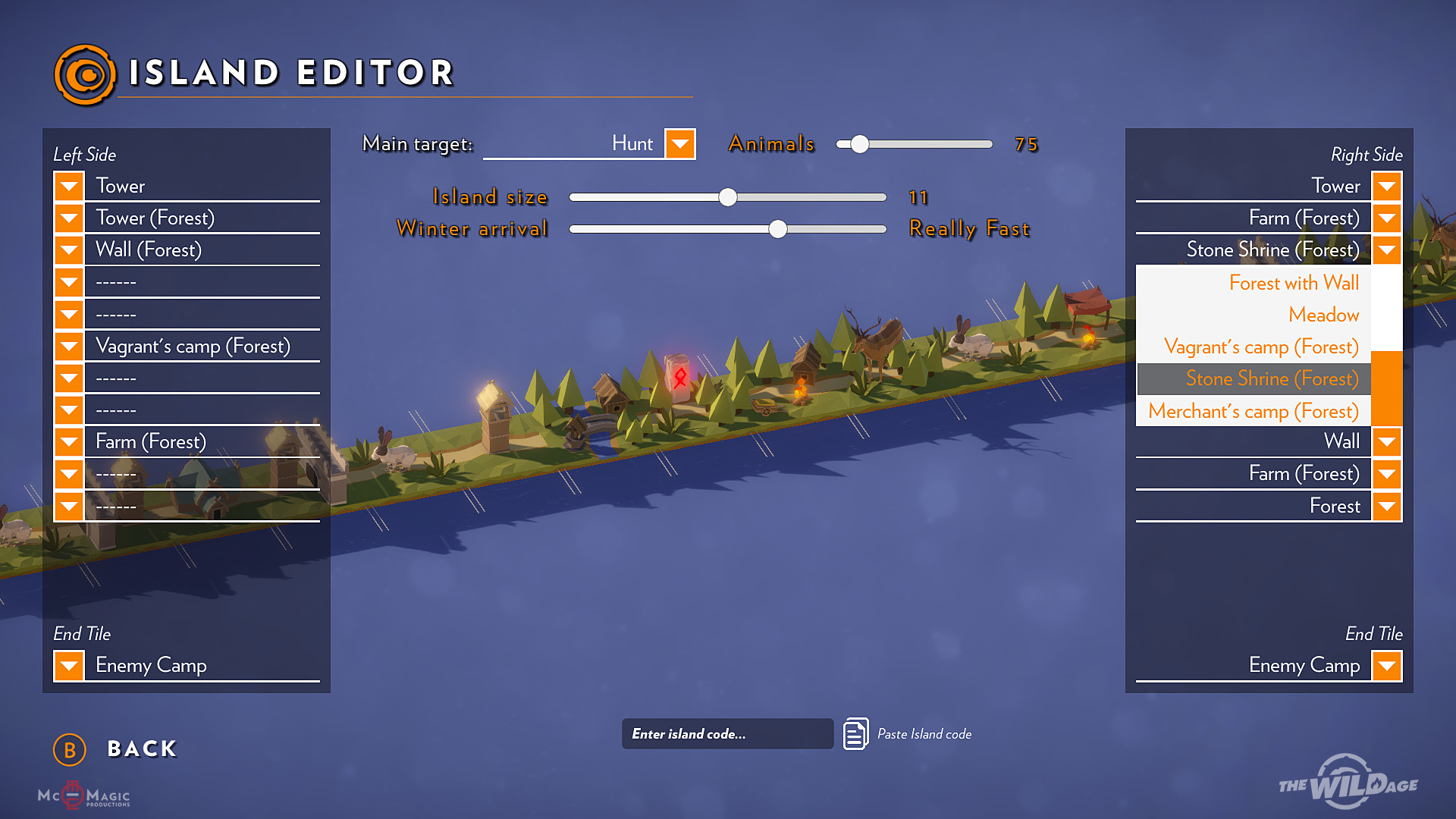
Task: Open the left Wall (Forest) tile dropdown
Action: pos(69,249)
